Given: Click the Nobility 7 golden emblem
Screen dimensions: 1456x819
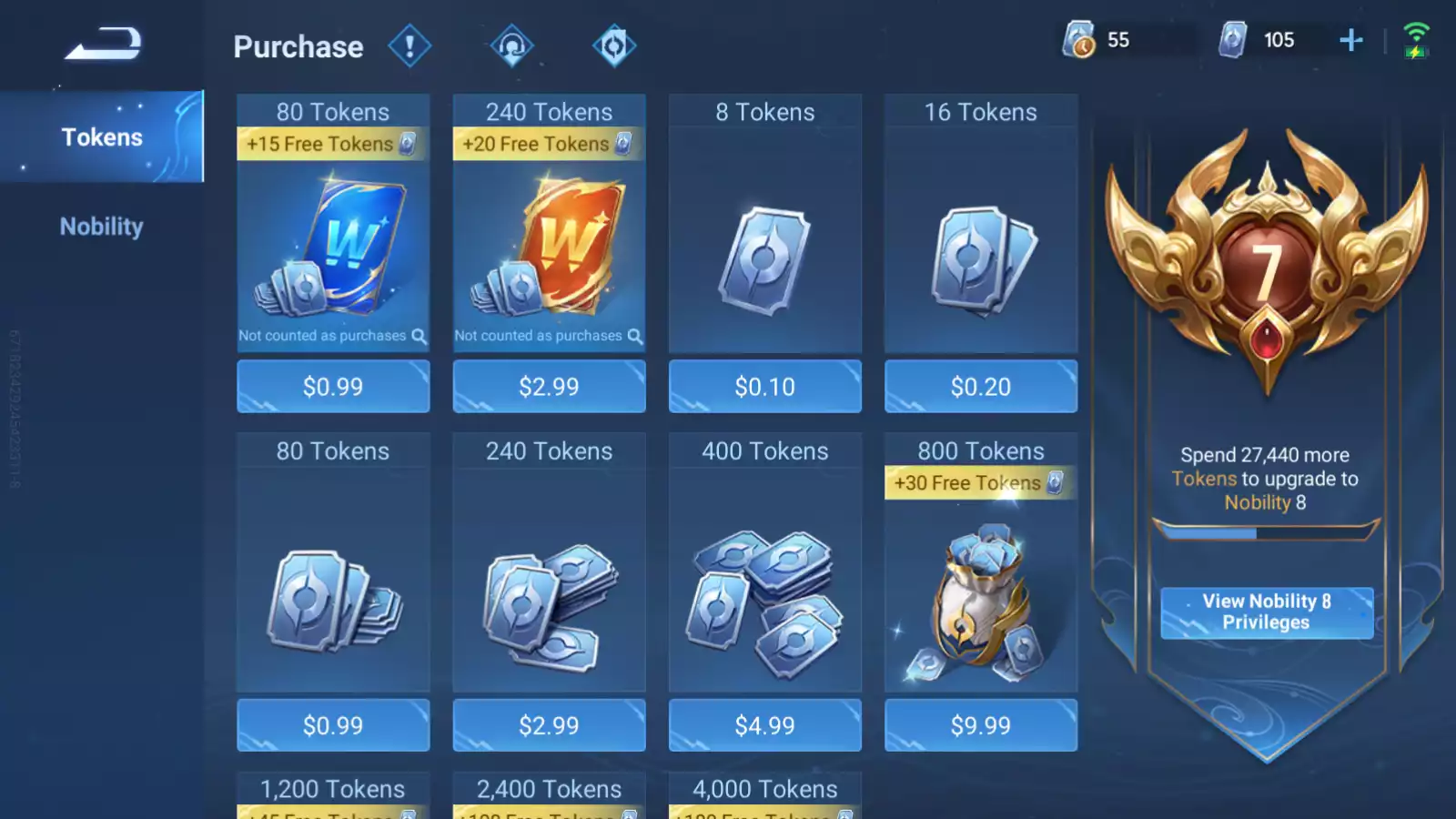Looking at the screenshot, I should (x=1266, y=264).
